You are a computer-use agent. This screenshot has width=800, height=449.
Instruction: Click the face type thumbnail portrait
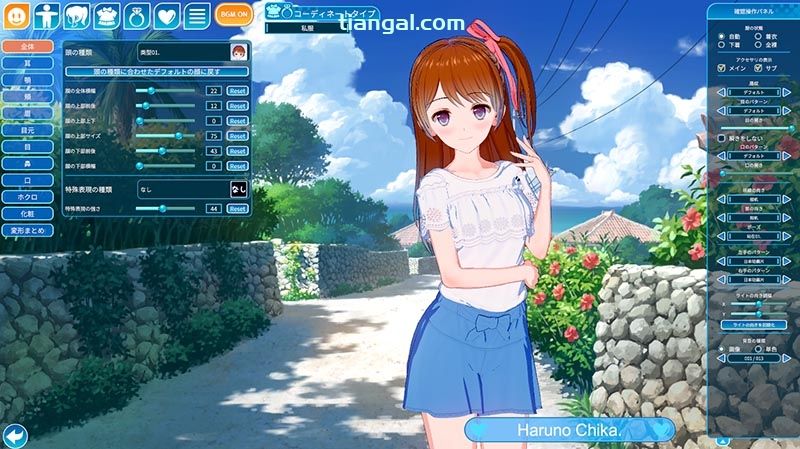click(x=239, y=51)
